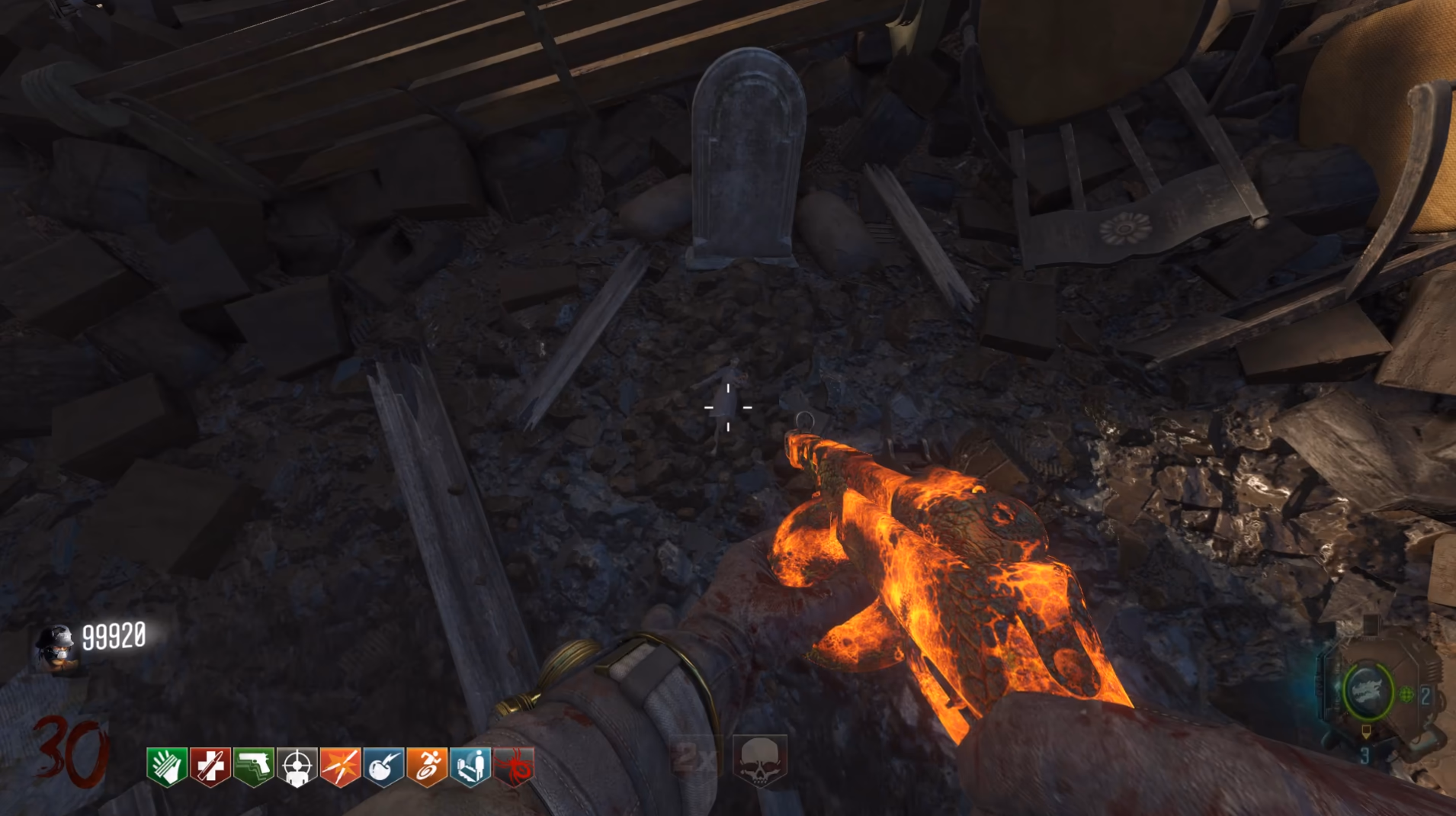Click the blue cherry Electric Cherry perk
This screenshot has height=816, width=1456.
384,766
